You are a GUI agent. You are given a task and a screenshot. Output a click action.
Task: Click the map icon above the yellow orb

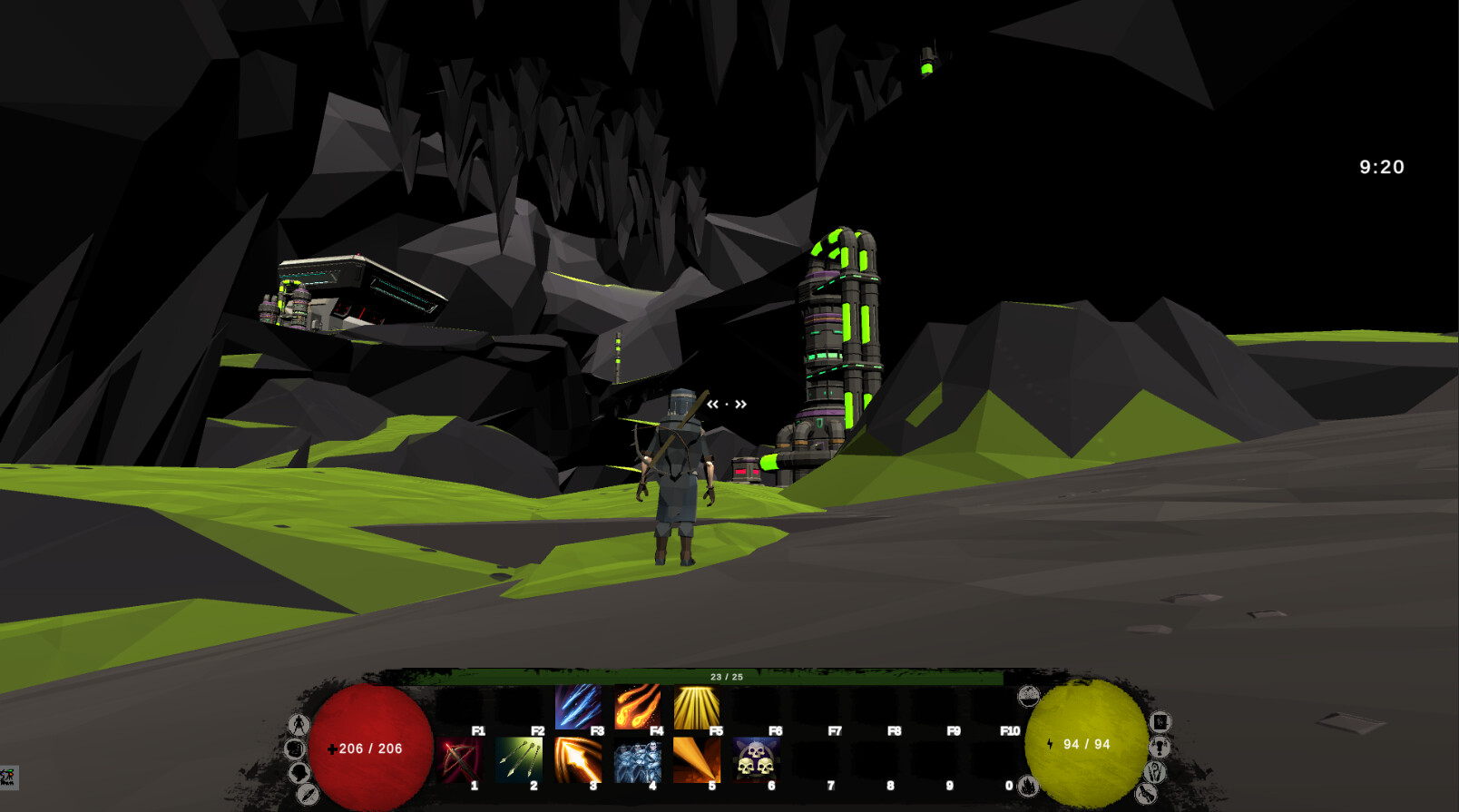point(1029,694)
